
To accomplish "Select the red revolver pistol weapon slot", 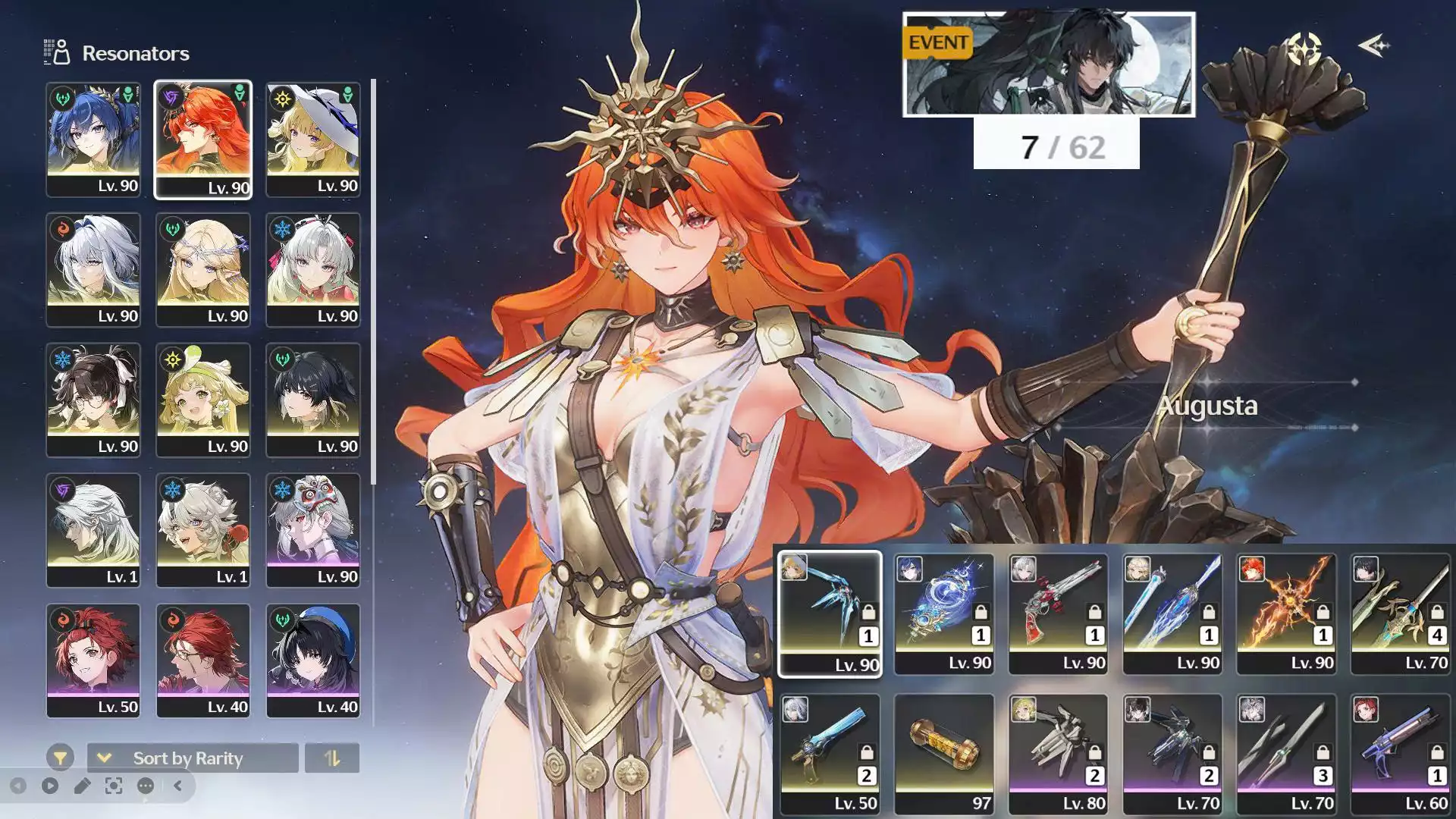I will pos(1058,613).
